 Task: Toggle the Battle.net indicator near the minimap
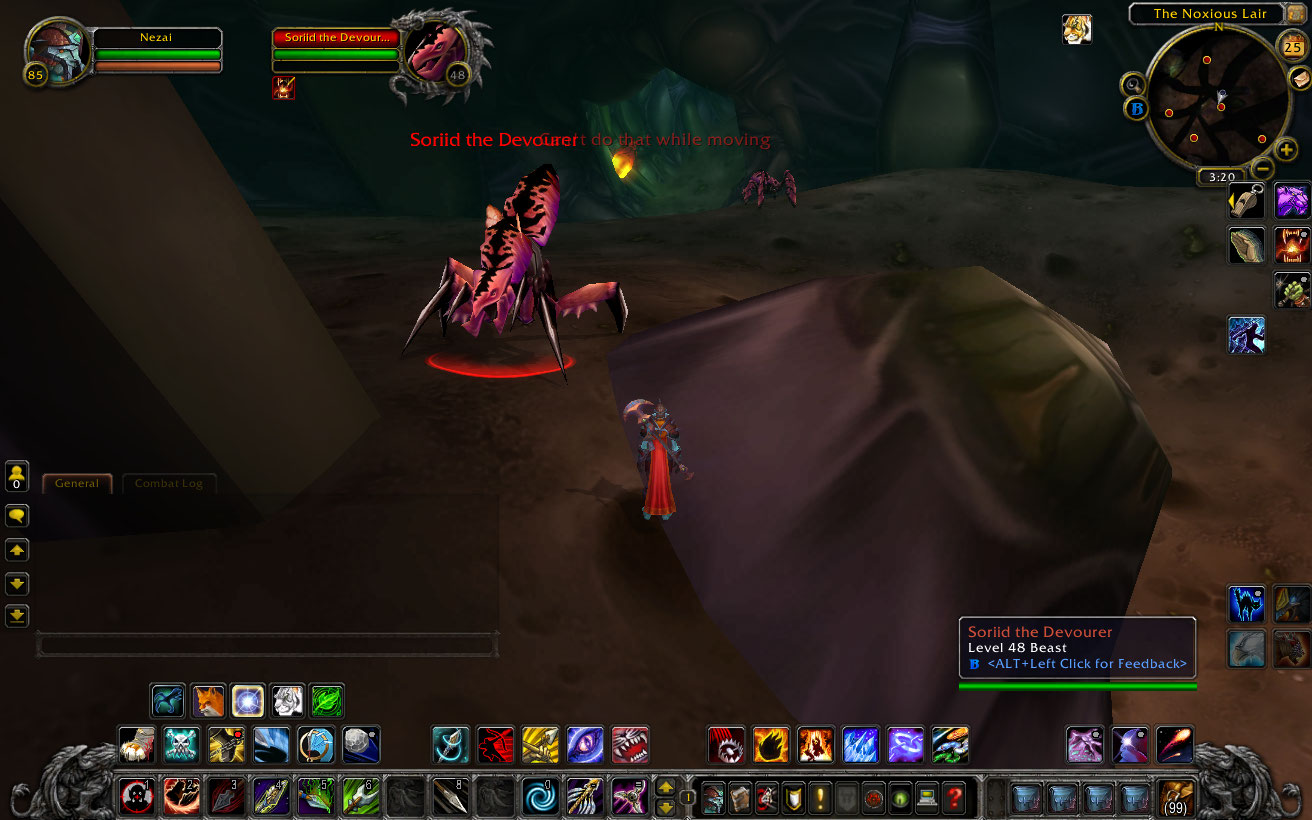click(1136, 110)
